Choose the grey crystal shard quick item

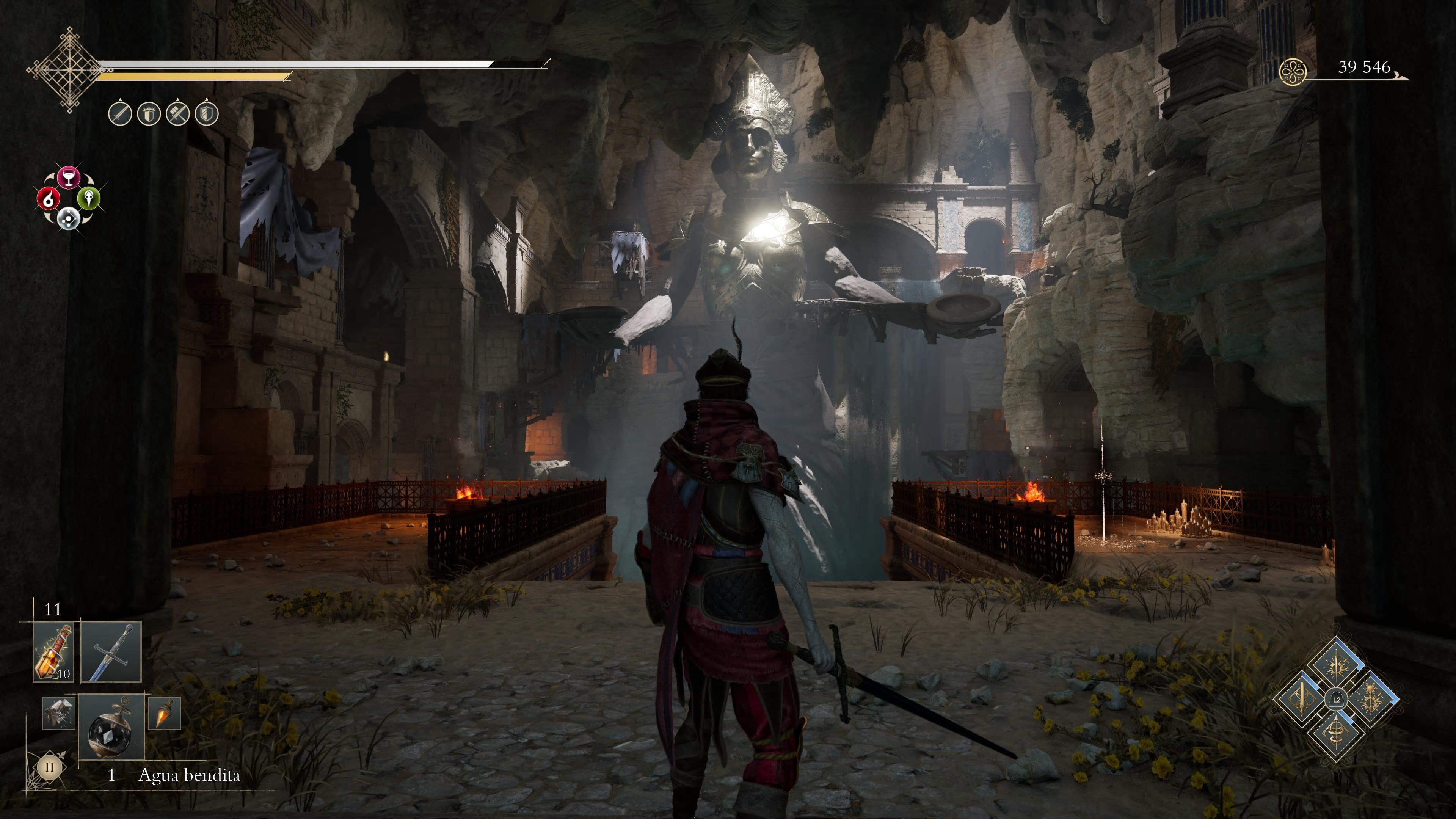tap(59, 713)
